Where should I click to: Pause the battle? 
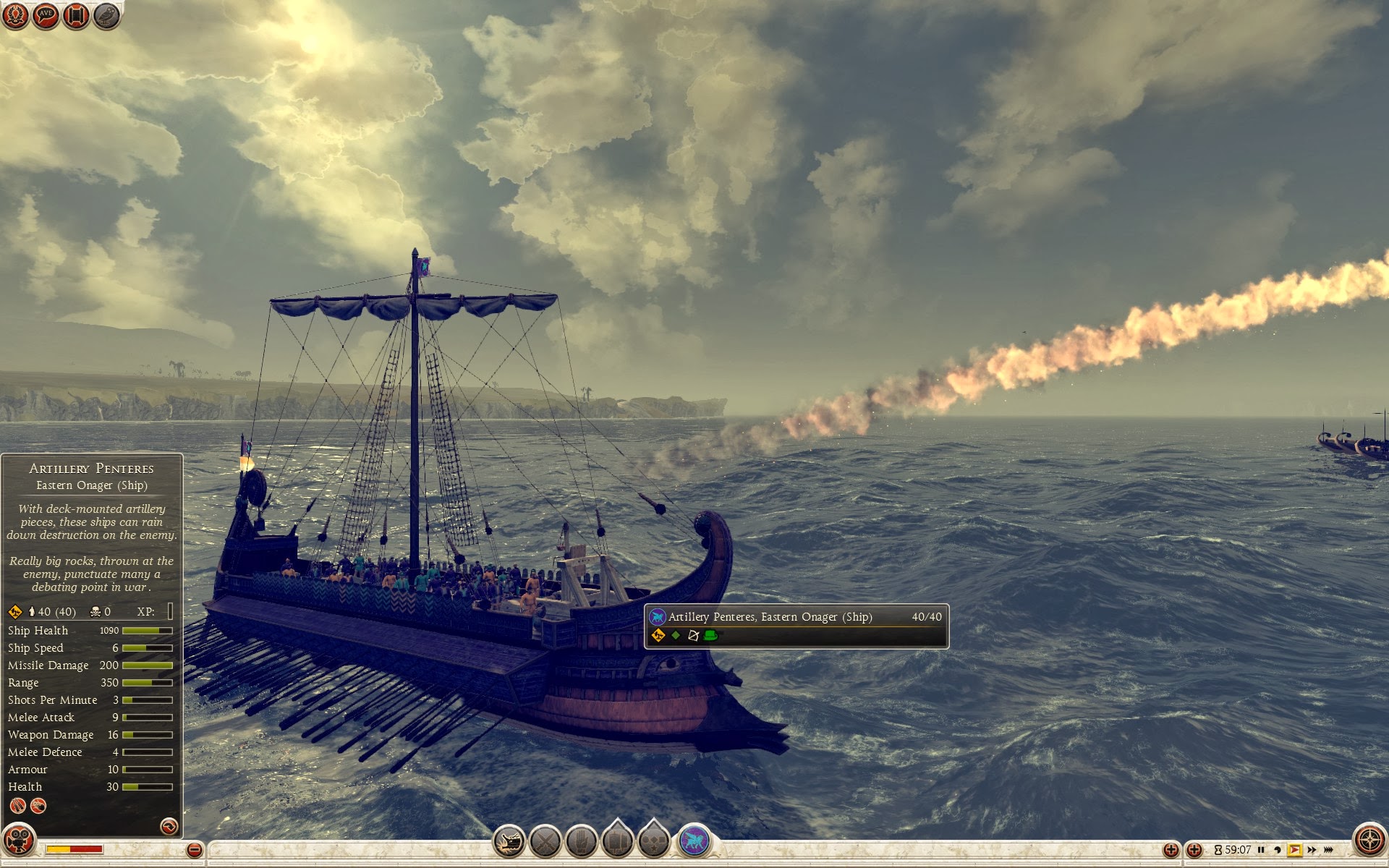tap(1261, 850)
